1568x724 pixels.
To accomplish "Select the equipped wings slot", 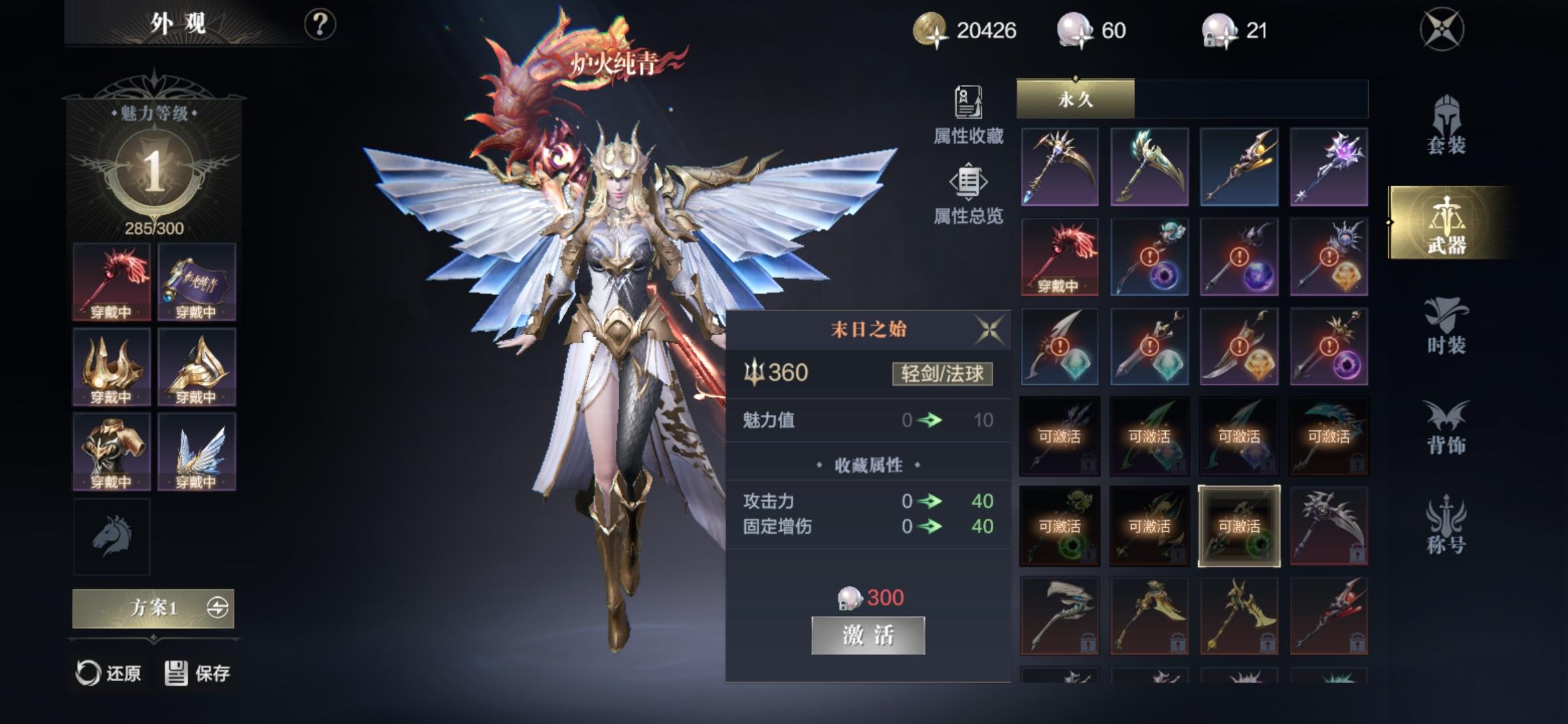I will coord(196,452).
